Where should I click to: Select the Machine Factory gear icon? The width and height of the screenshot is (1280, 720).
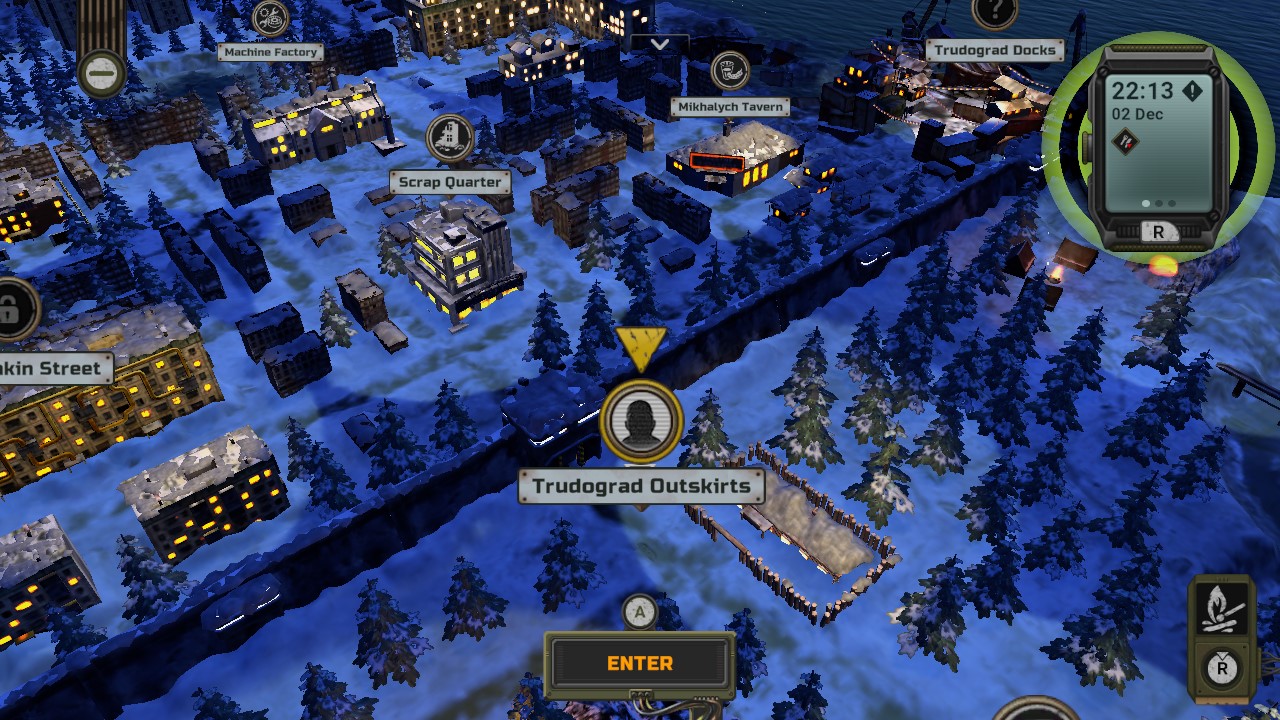268,20
